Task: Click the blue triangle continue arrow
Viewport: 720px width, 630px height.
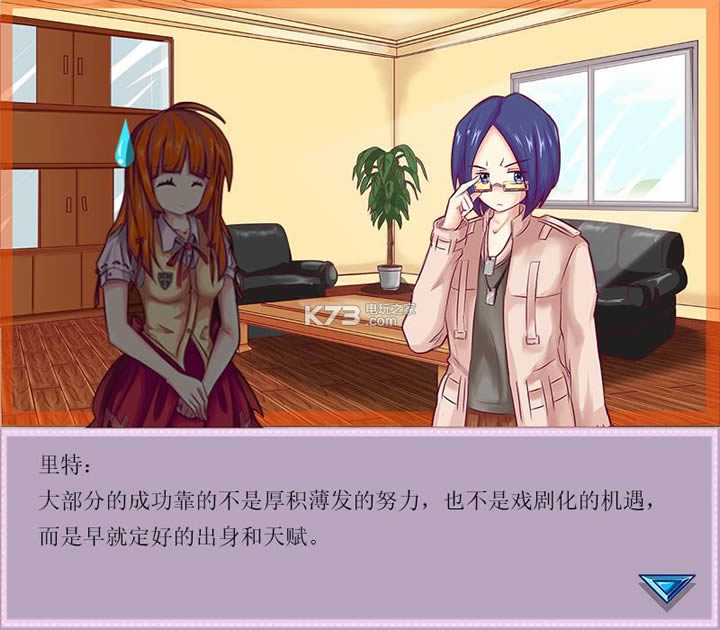Action: [x=666, y=591]
